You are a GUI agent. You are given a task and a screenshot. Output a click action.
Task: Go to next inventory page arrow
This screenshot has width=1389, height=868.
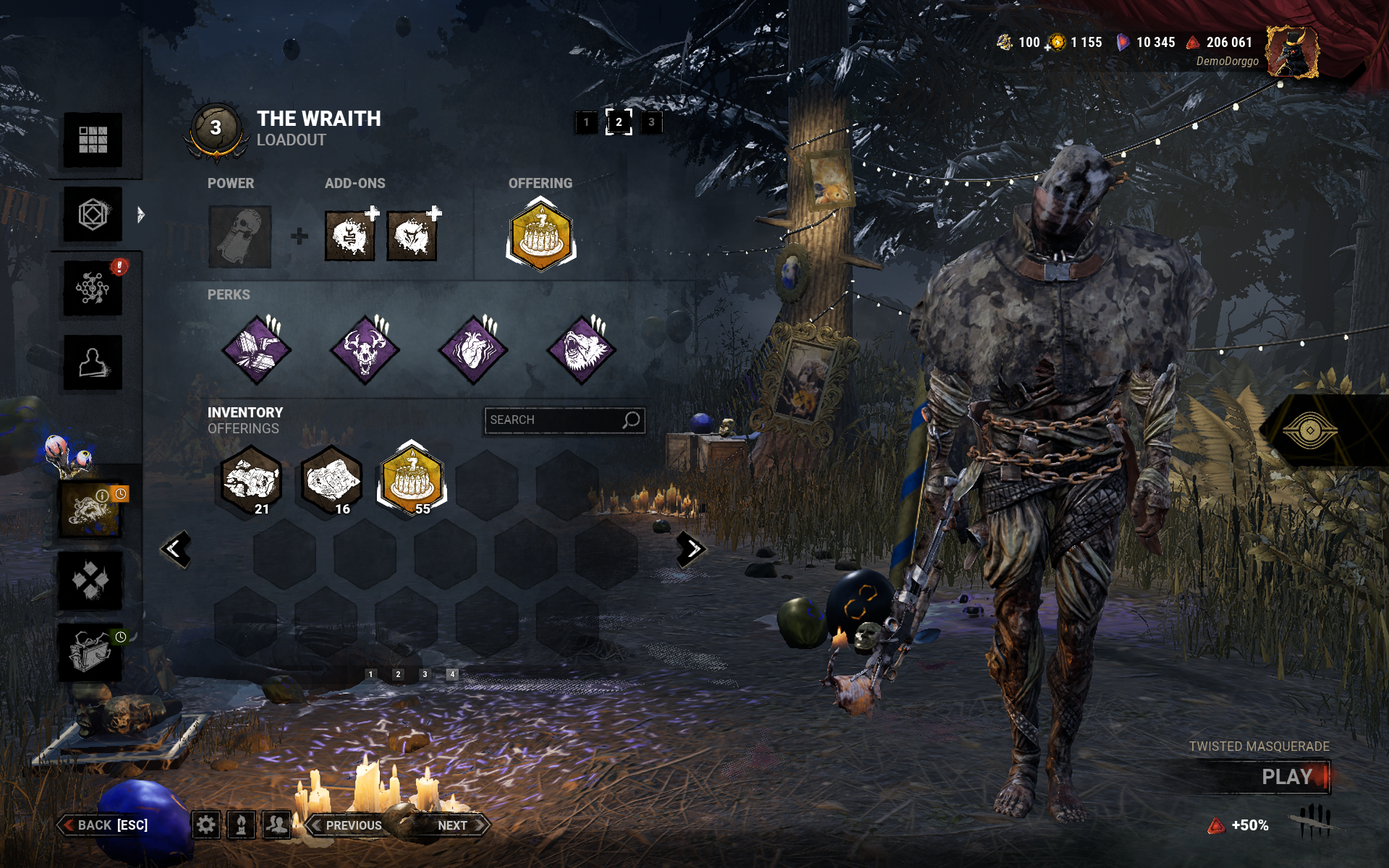click(692, 550)
